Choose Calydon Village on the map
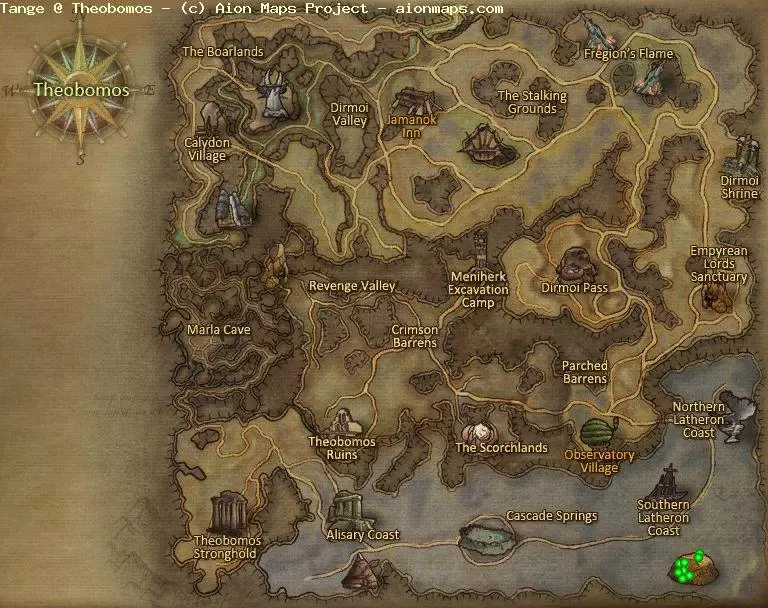 click(x=206, y=149)
